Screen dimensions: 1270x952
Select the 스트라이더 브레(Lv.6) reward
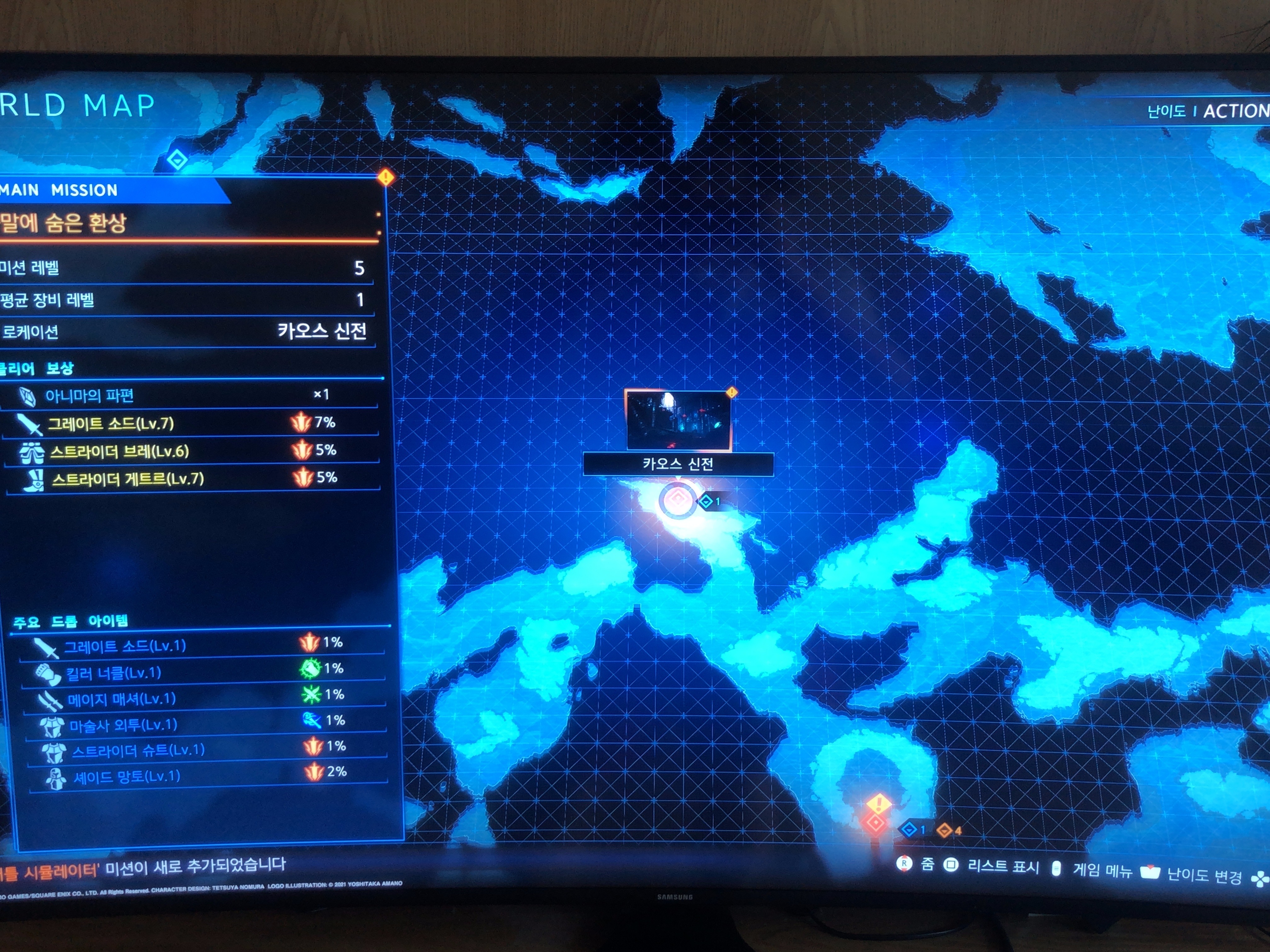point(119,452)
